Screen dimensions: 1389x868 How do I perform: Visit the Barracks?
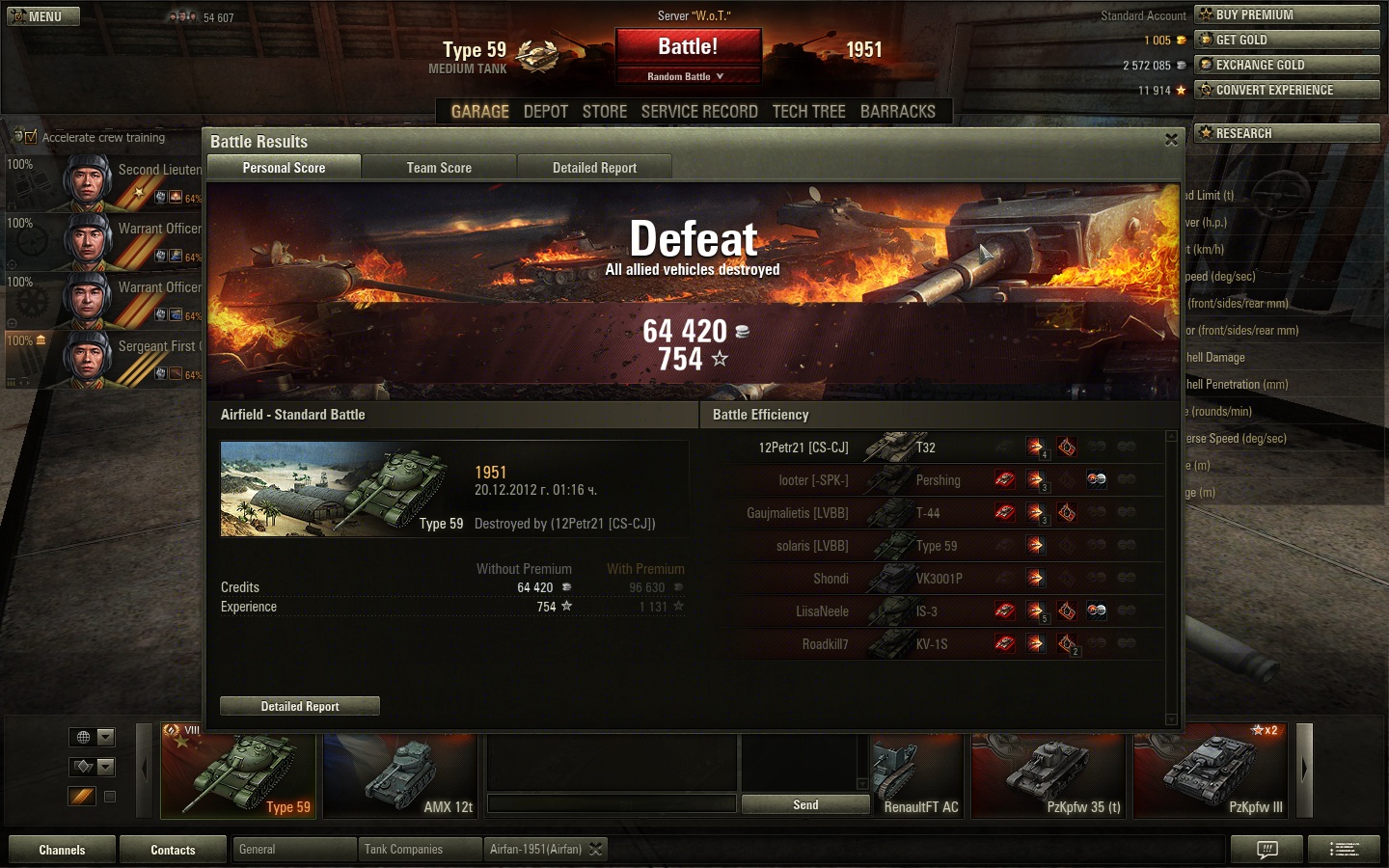898,112
